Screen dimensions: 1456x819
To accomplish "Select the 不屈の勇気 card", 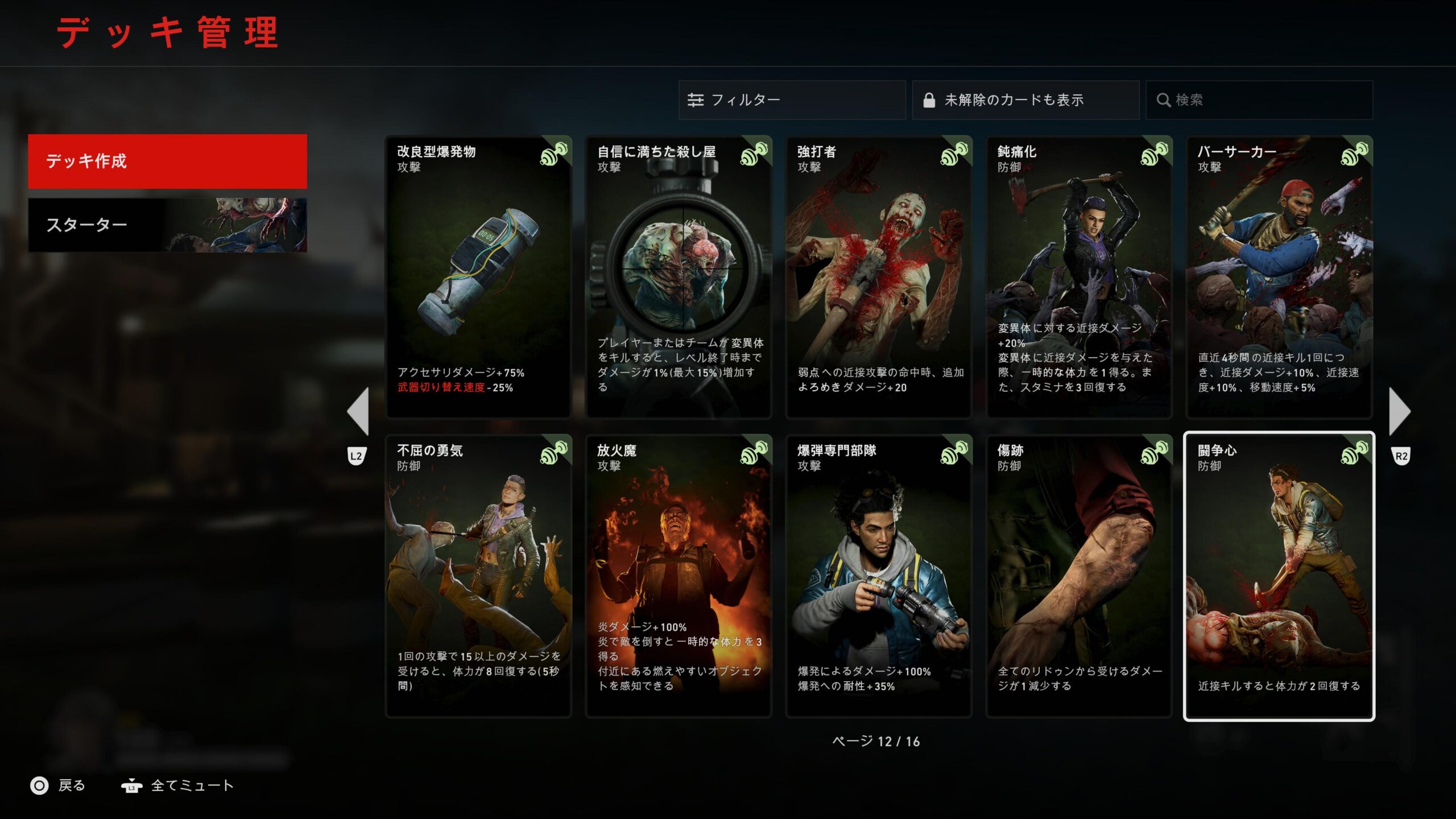I will point(478,576).
